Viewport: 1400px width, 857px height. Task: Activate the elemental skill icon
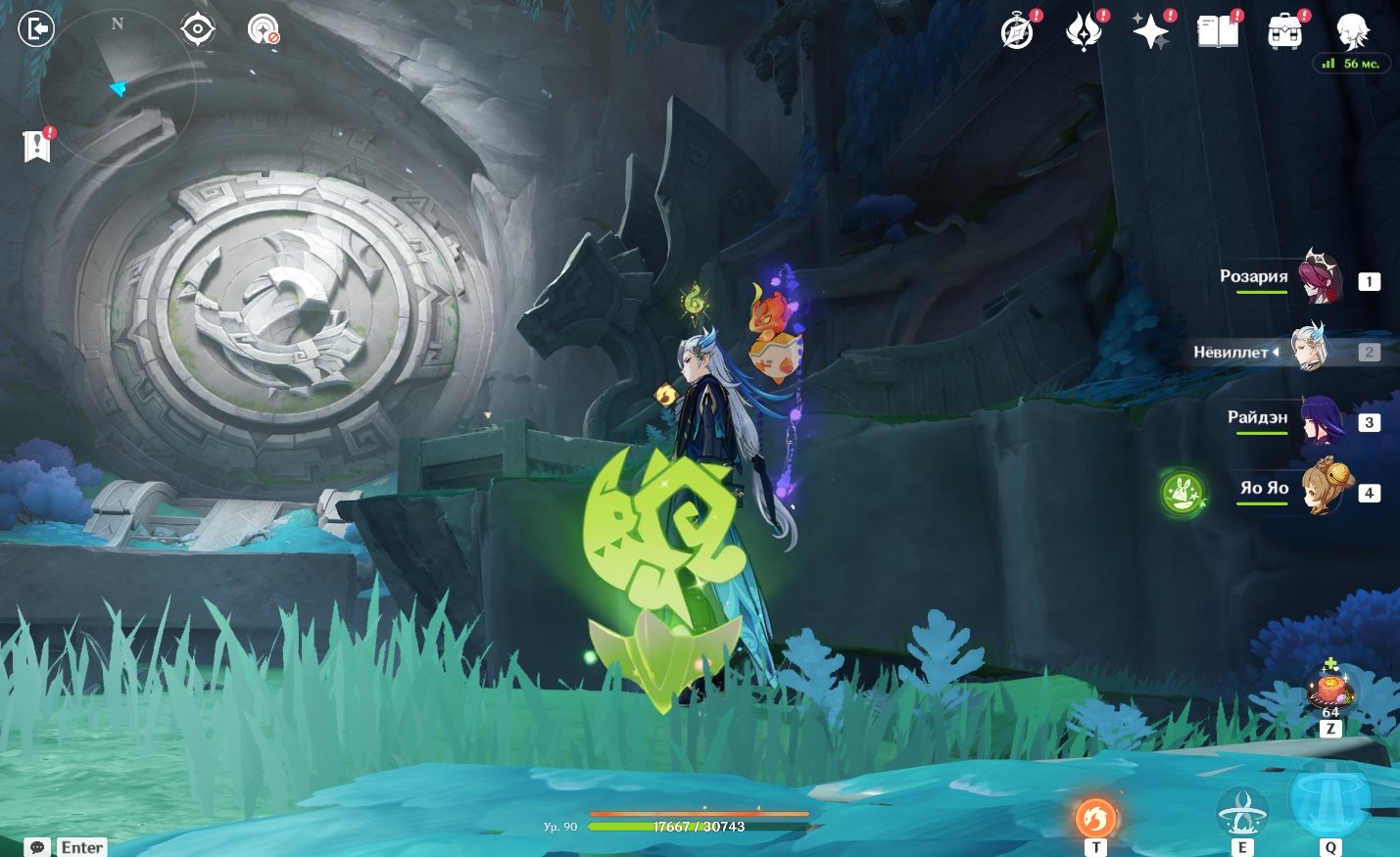click(1241, 813)
